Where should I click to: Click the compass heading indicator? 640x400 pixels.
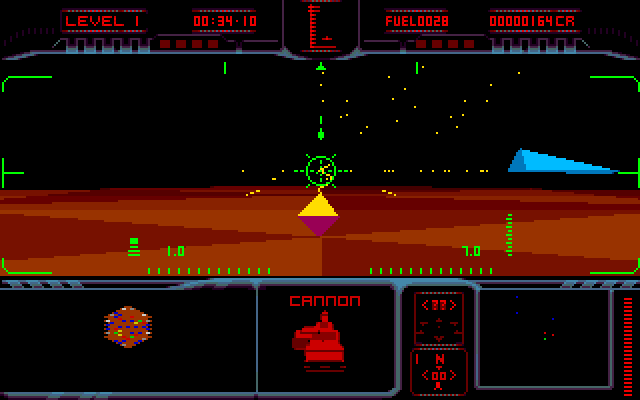(438, 370)
